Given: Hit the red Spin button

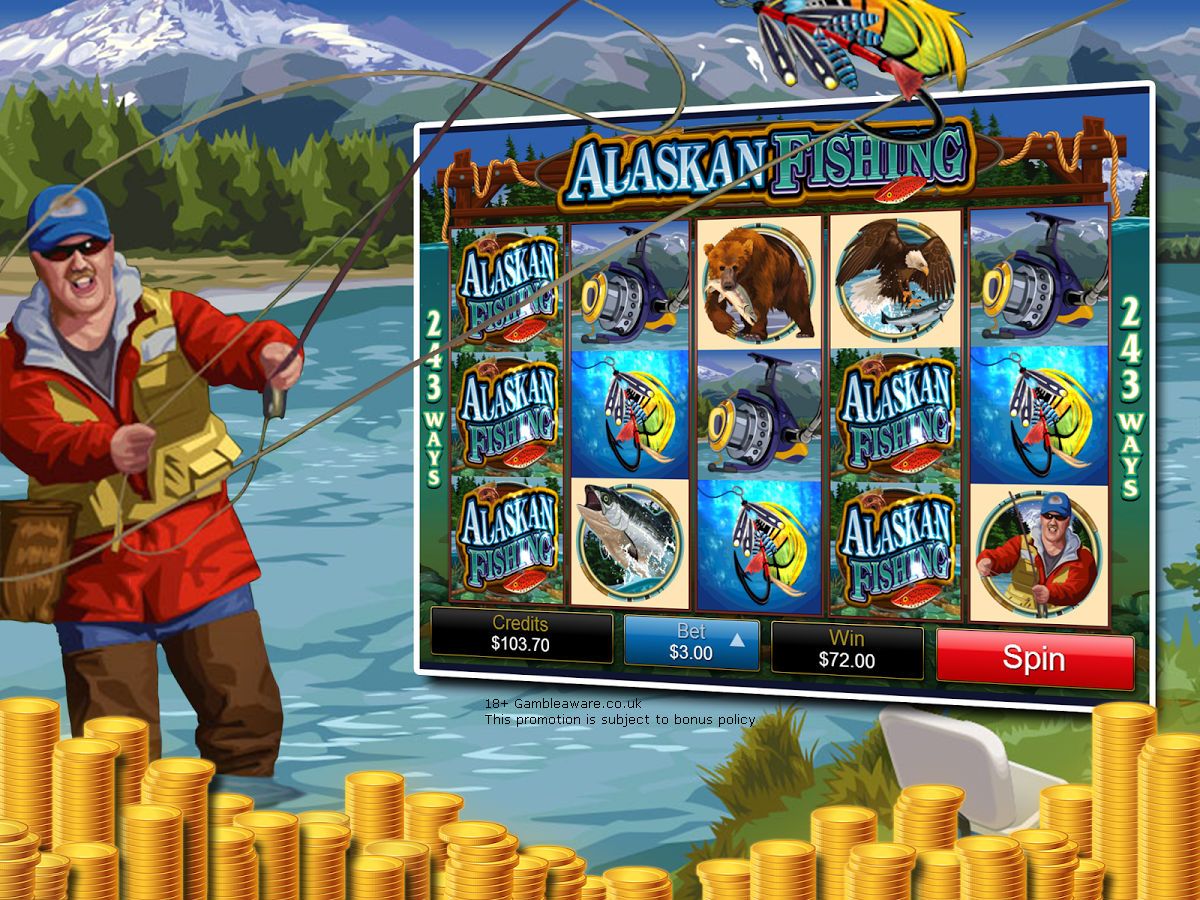Looking at the screenshot, I should pos(1034,659).
